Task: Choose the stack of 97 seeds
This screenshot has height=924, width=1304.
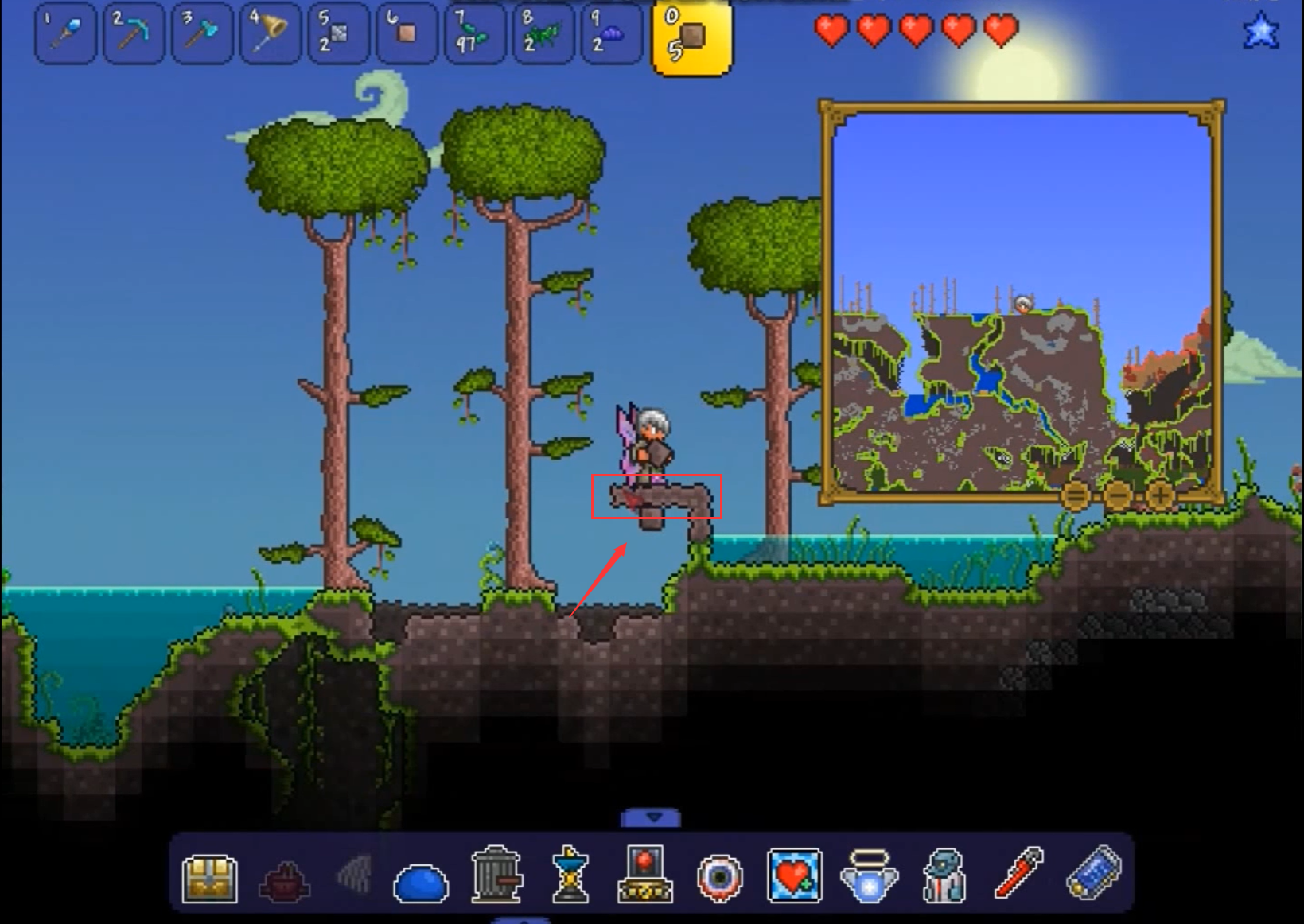Action: (x=474, y=34)
